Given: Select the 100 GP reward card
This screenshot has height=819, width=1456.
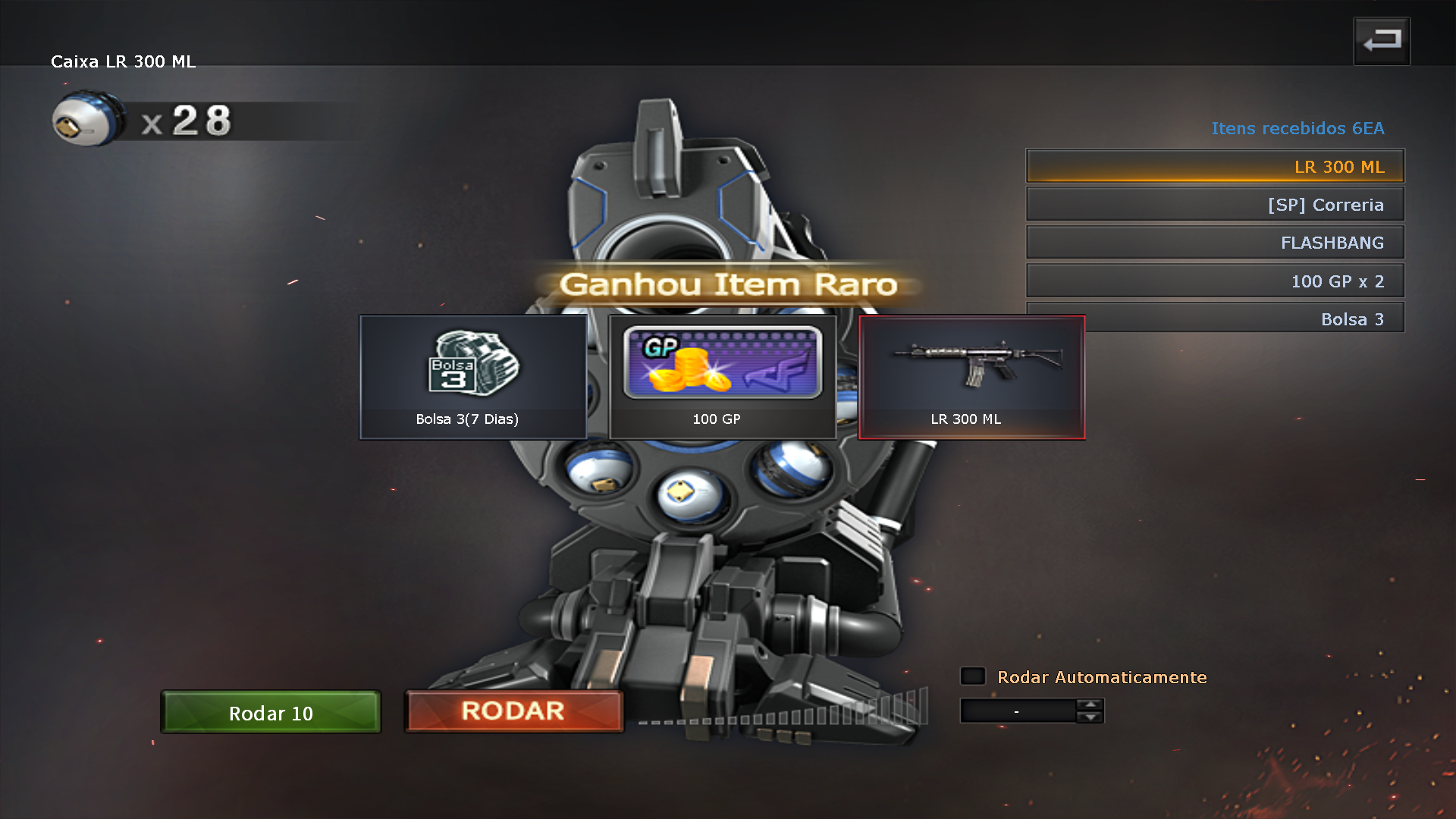Looking at the screenshot, I should click(722, 377).
